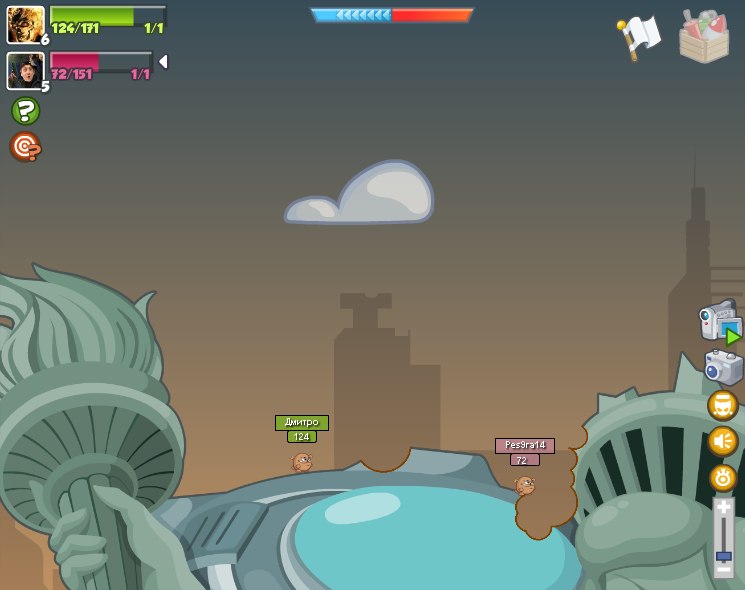Image resolution: width=745 pixels, height=590 pixels.
Task: Open the weapons crate inventory
Action: point(704,37)
